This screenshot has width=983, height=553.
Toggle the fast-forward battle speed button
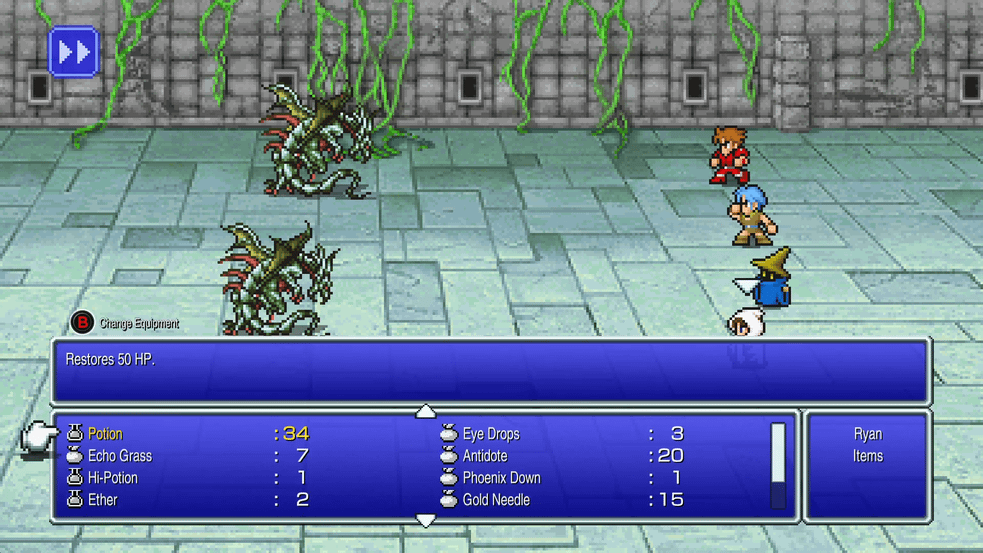pos(74,52)
